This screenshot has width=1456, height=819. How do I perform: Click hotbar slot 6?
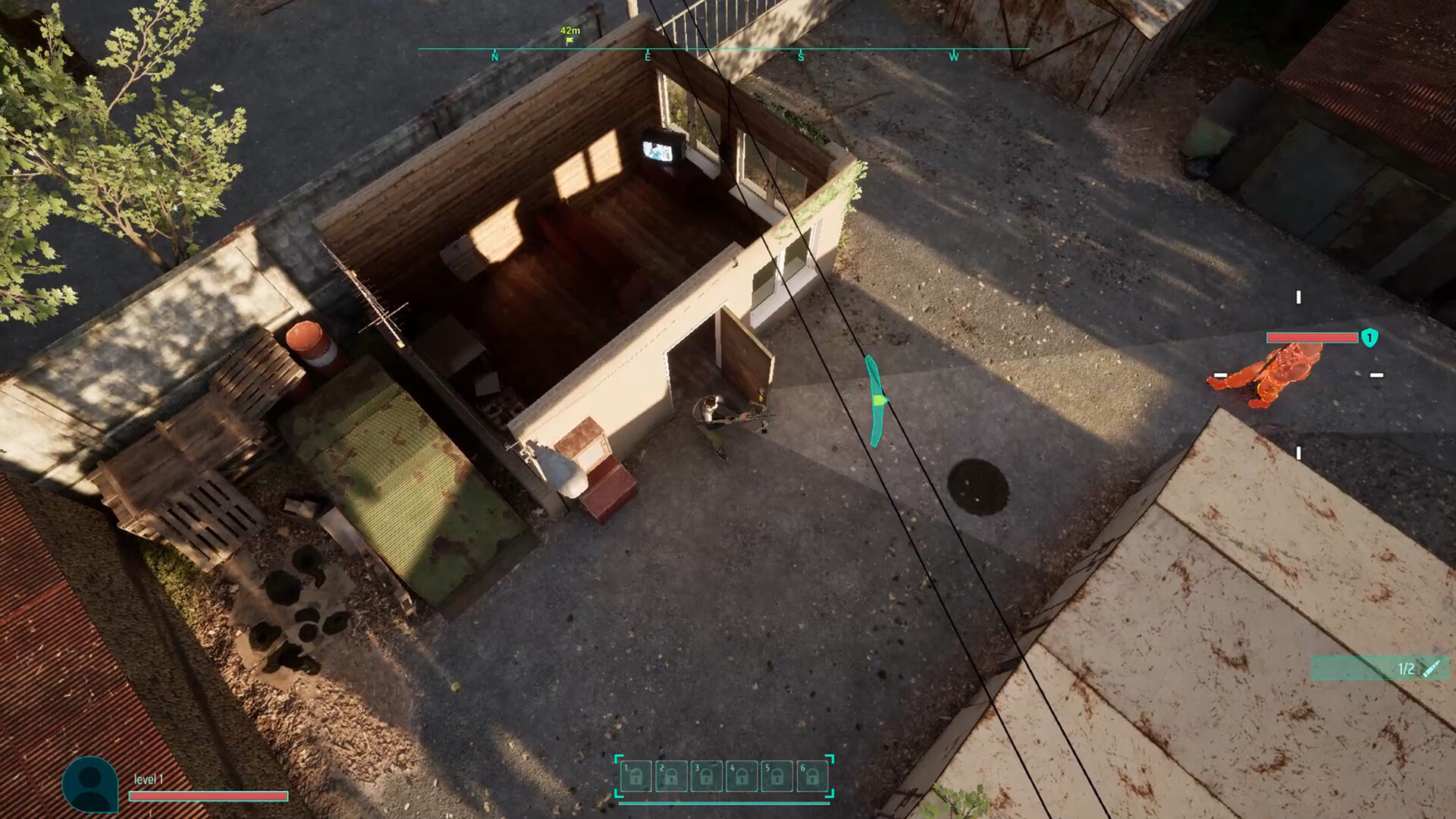pyautogui.click(x=811, y=776)
